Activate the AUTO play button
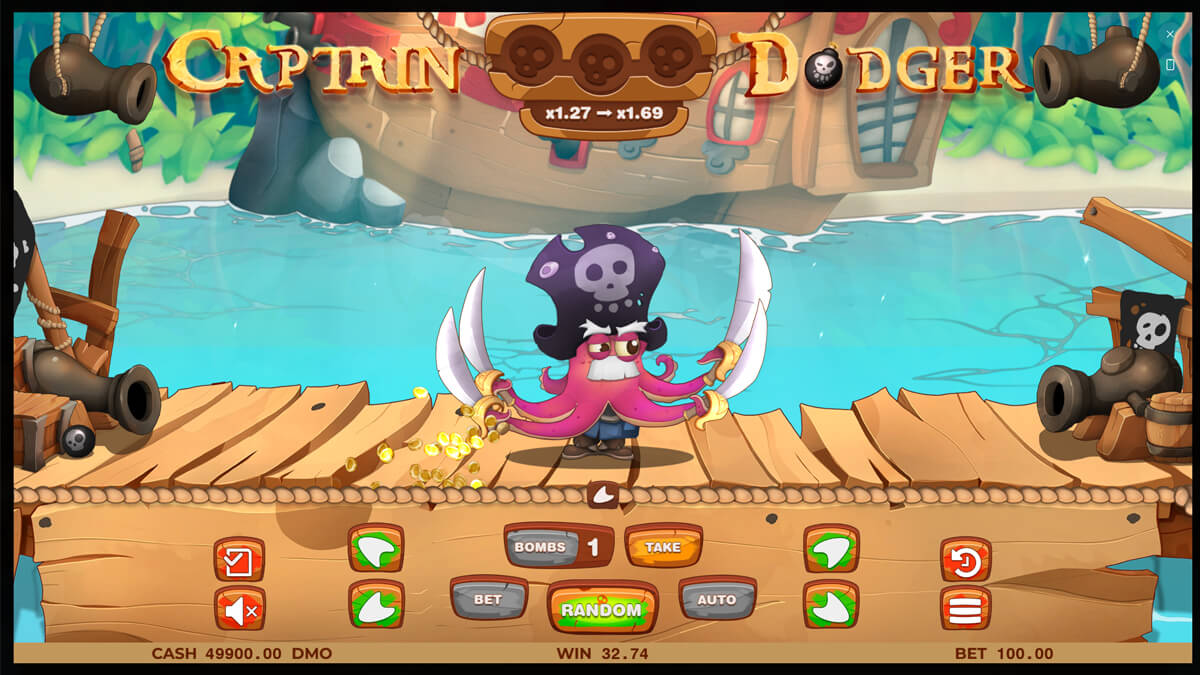 (x=716, y=599)
